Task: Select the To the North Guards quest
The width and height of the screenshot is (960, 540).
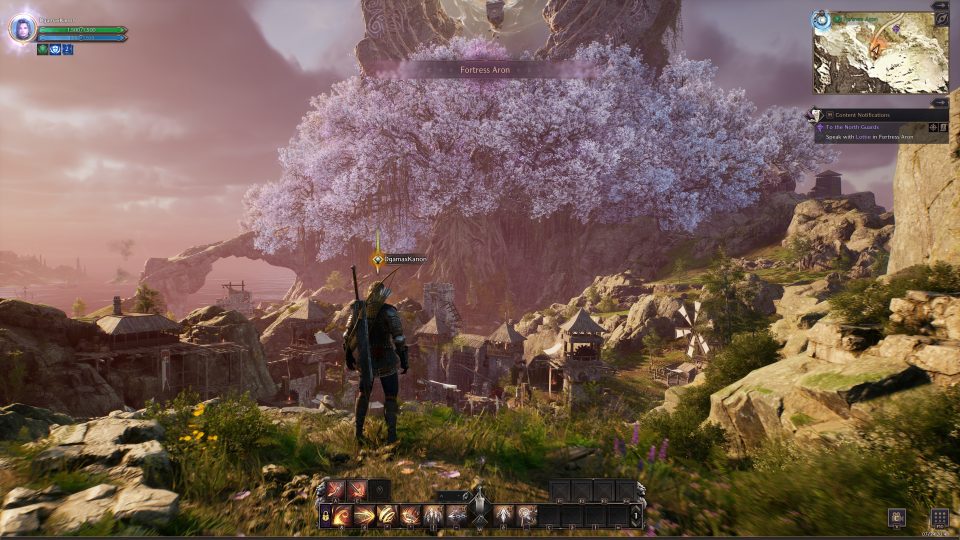Action: point(850,127)
